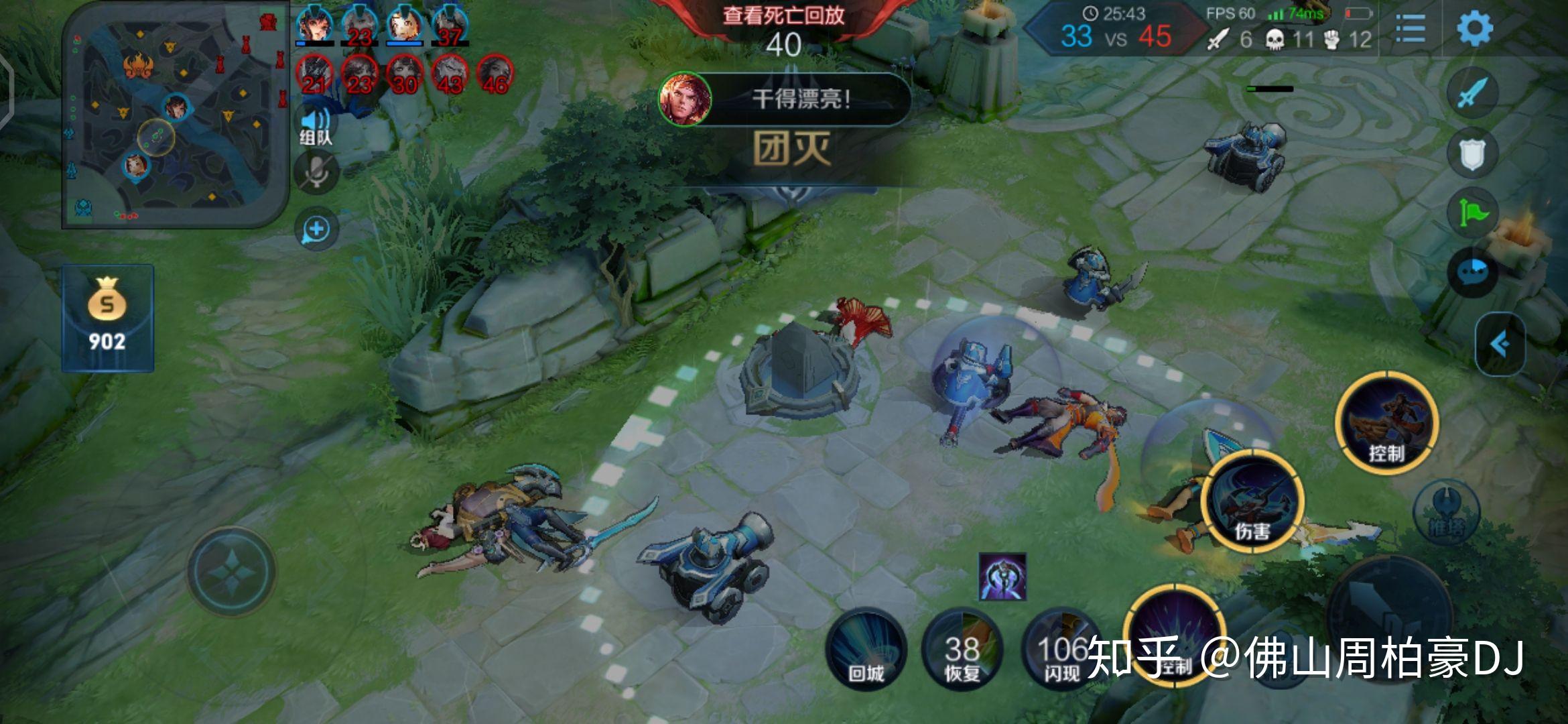View the death replay banner

click(783, 16)
